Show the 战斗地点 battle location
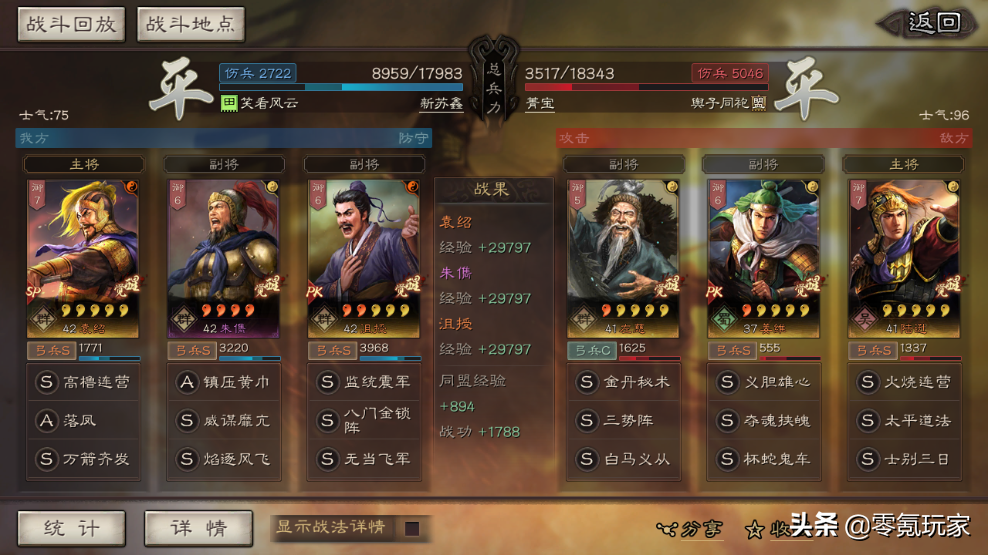This screenshot has height=555, width=988. click(190, 25)
